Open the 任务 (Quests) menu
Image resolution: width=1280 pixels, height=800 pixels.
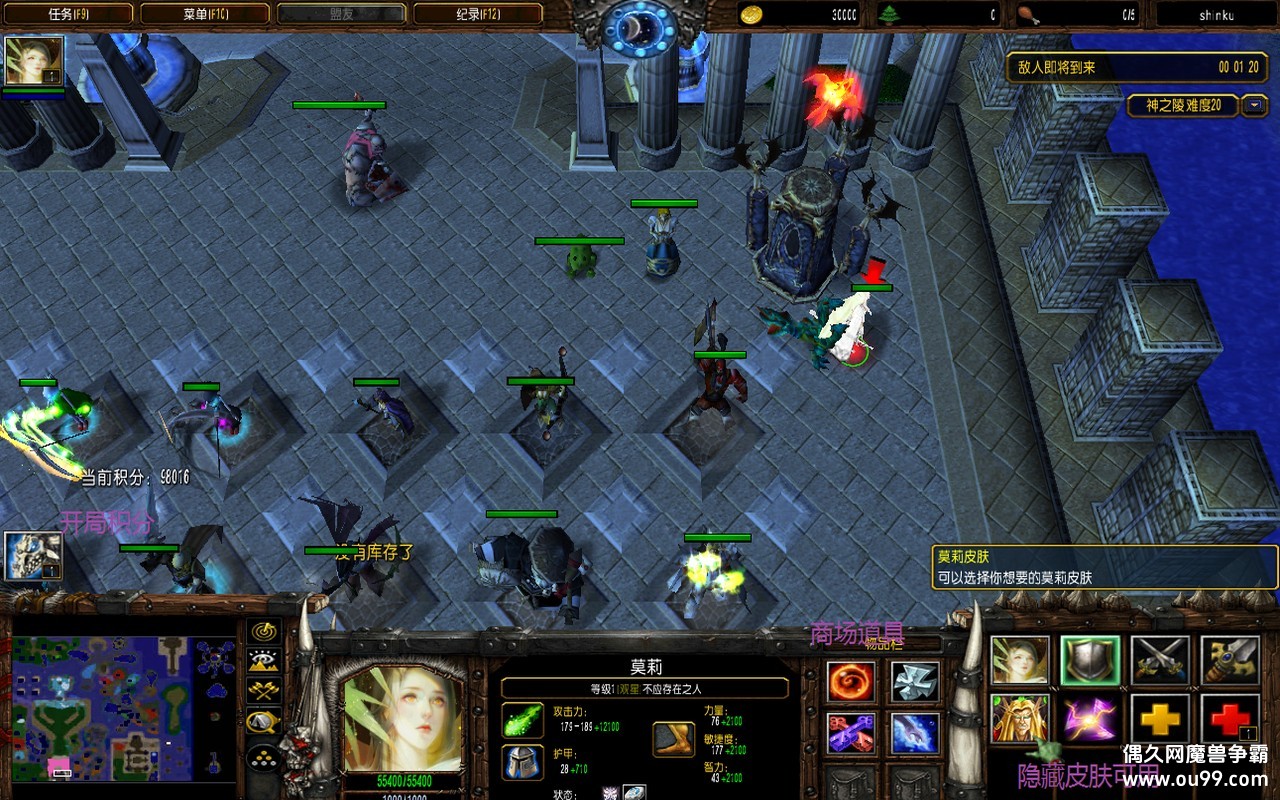click(68, 14)
